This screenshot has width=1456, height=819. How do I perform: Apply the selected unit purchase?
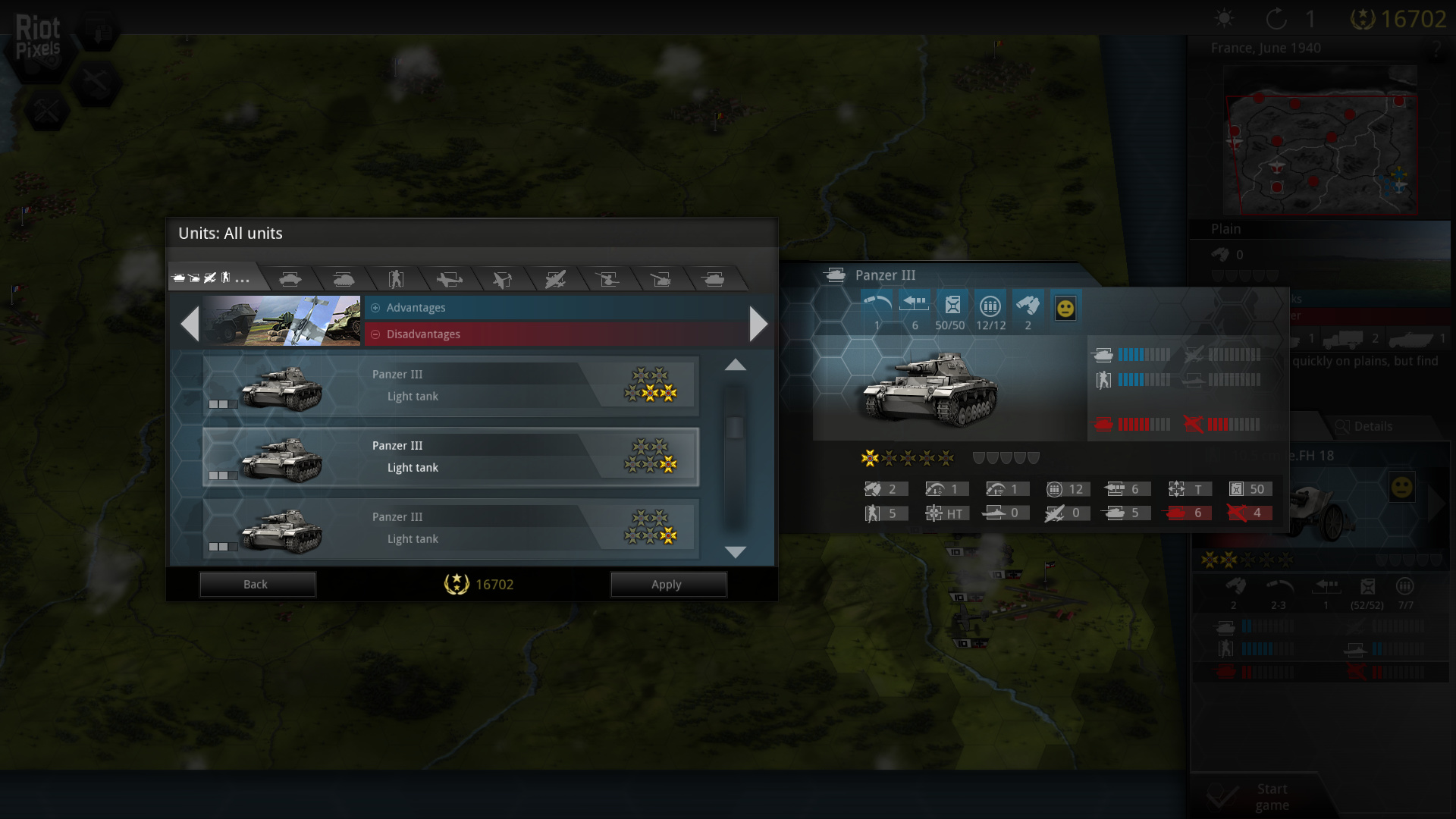pos(667,584)
